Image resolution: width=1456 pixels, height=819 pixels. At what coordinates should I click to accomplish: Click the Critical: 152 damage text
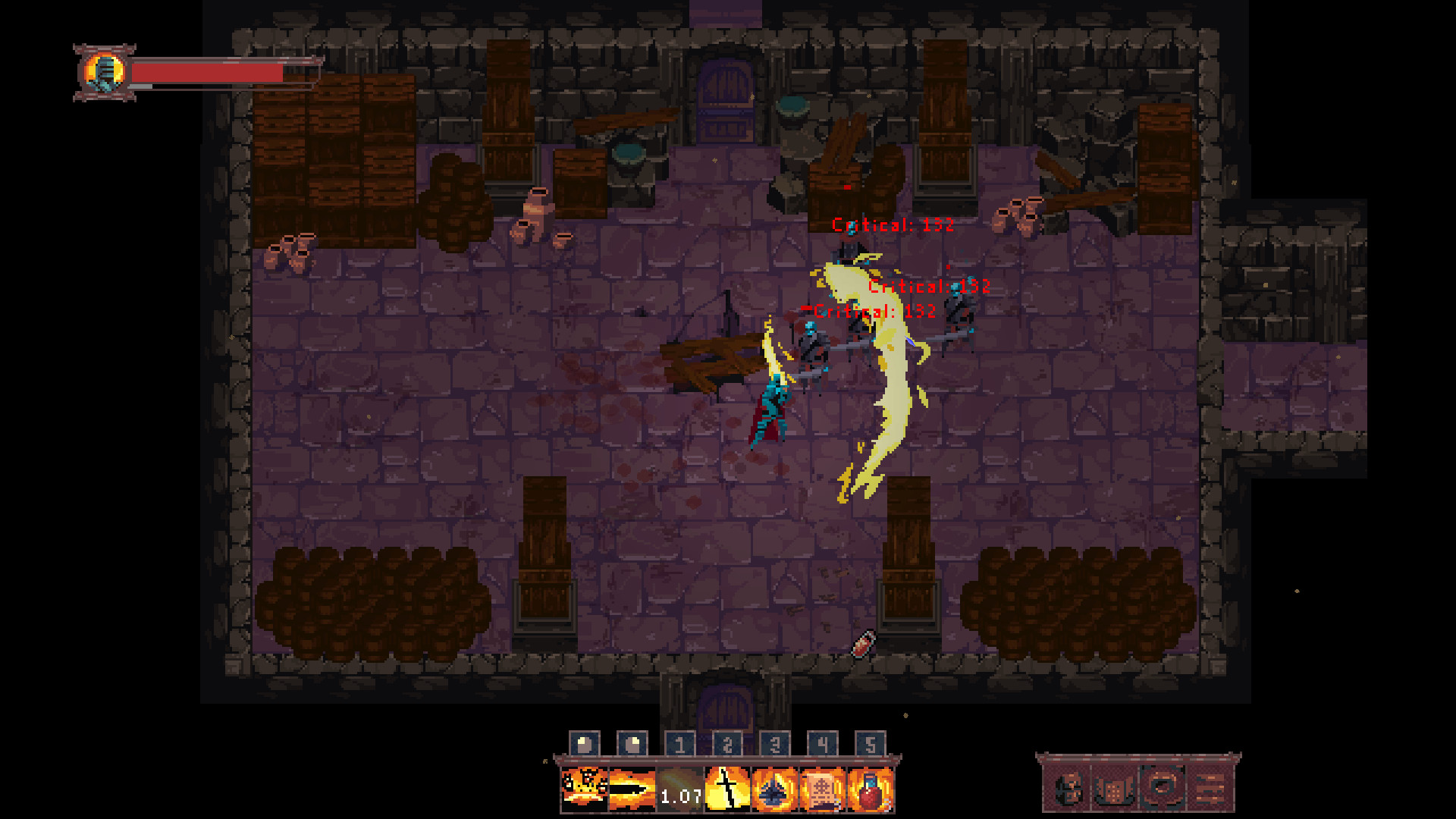coord(893,224)
